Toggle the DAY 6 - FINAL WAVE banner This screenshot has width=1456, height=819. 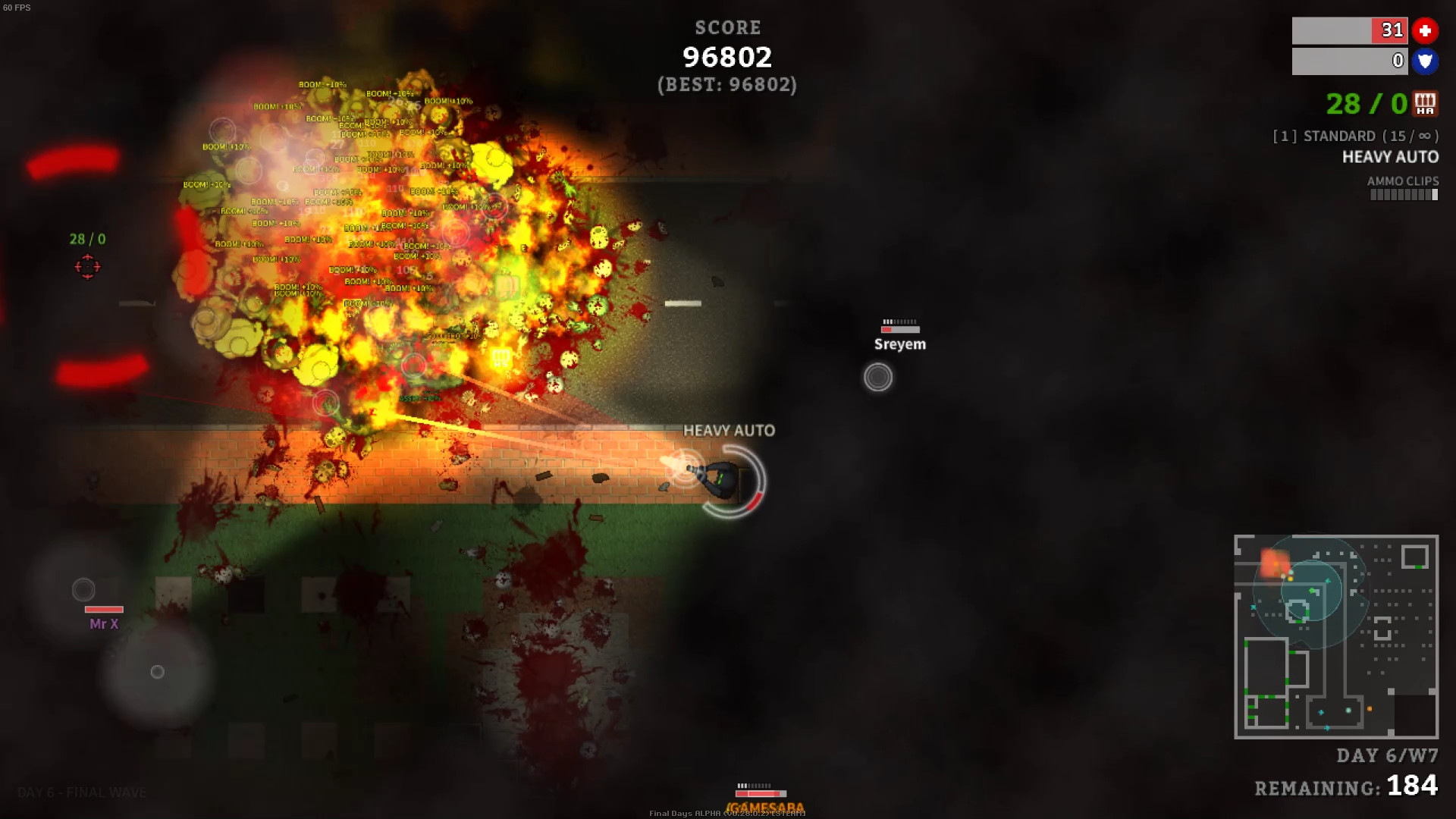click(x=83, y=792)
